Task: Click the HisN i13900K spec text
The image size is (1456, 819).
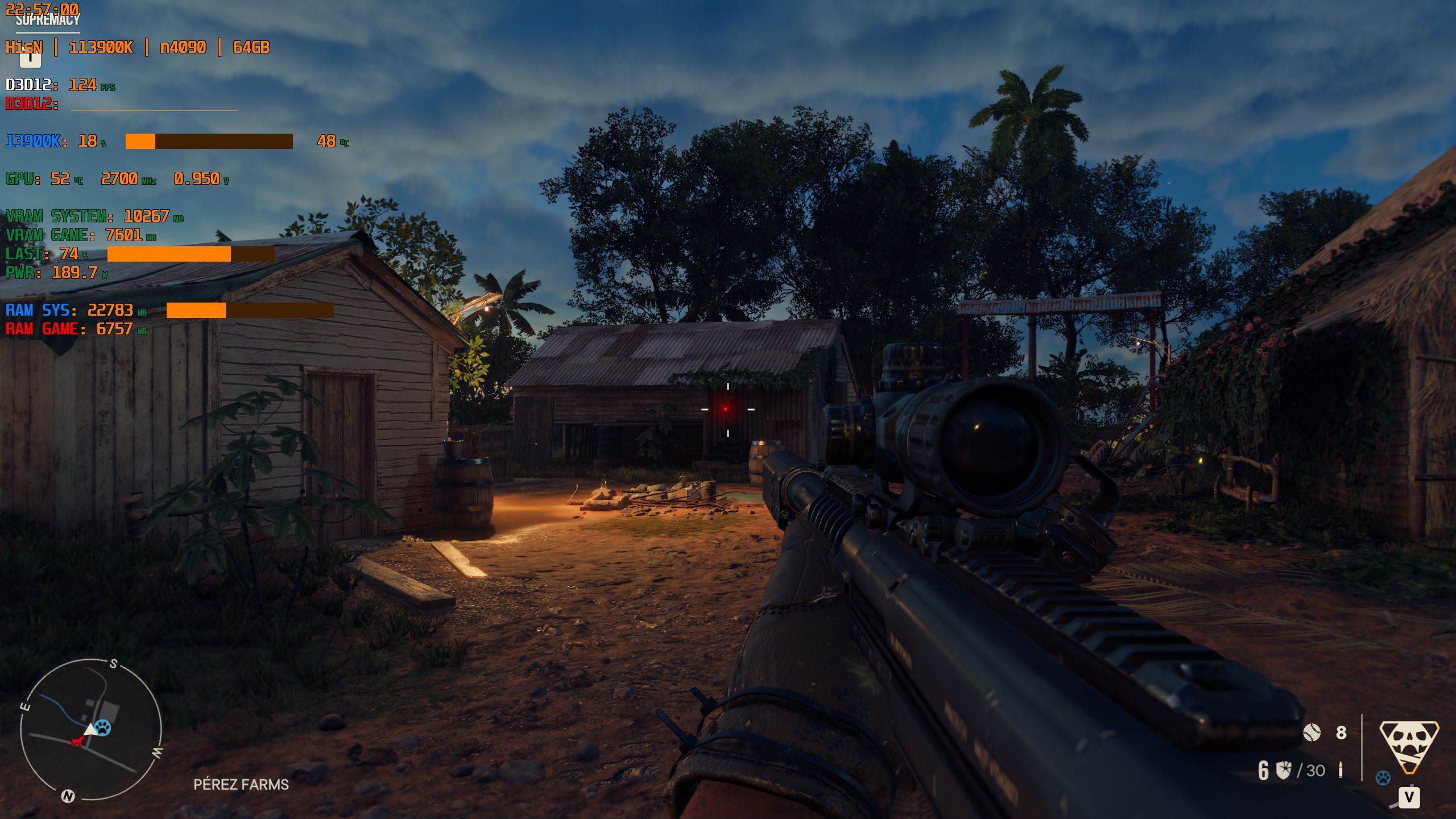Action: tap(136, 48)
